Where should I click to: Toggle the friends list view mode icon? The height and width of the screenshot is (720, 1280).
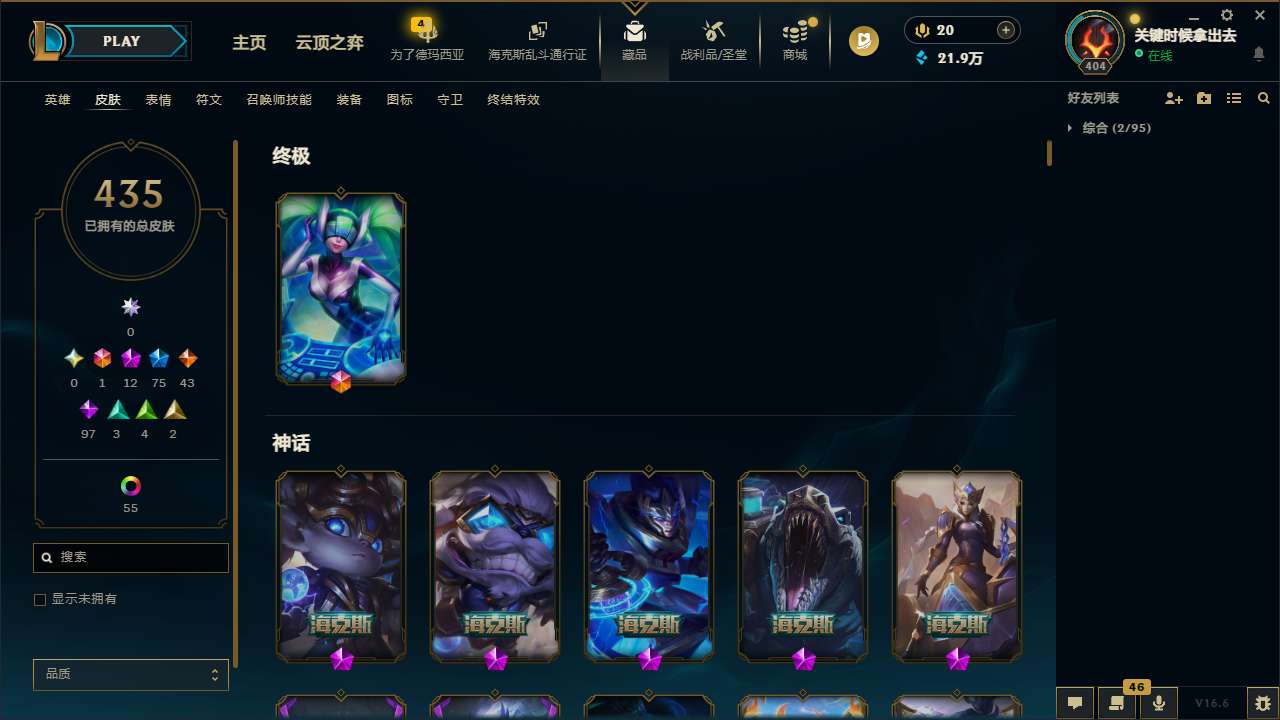click(x=1234, y=98)
